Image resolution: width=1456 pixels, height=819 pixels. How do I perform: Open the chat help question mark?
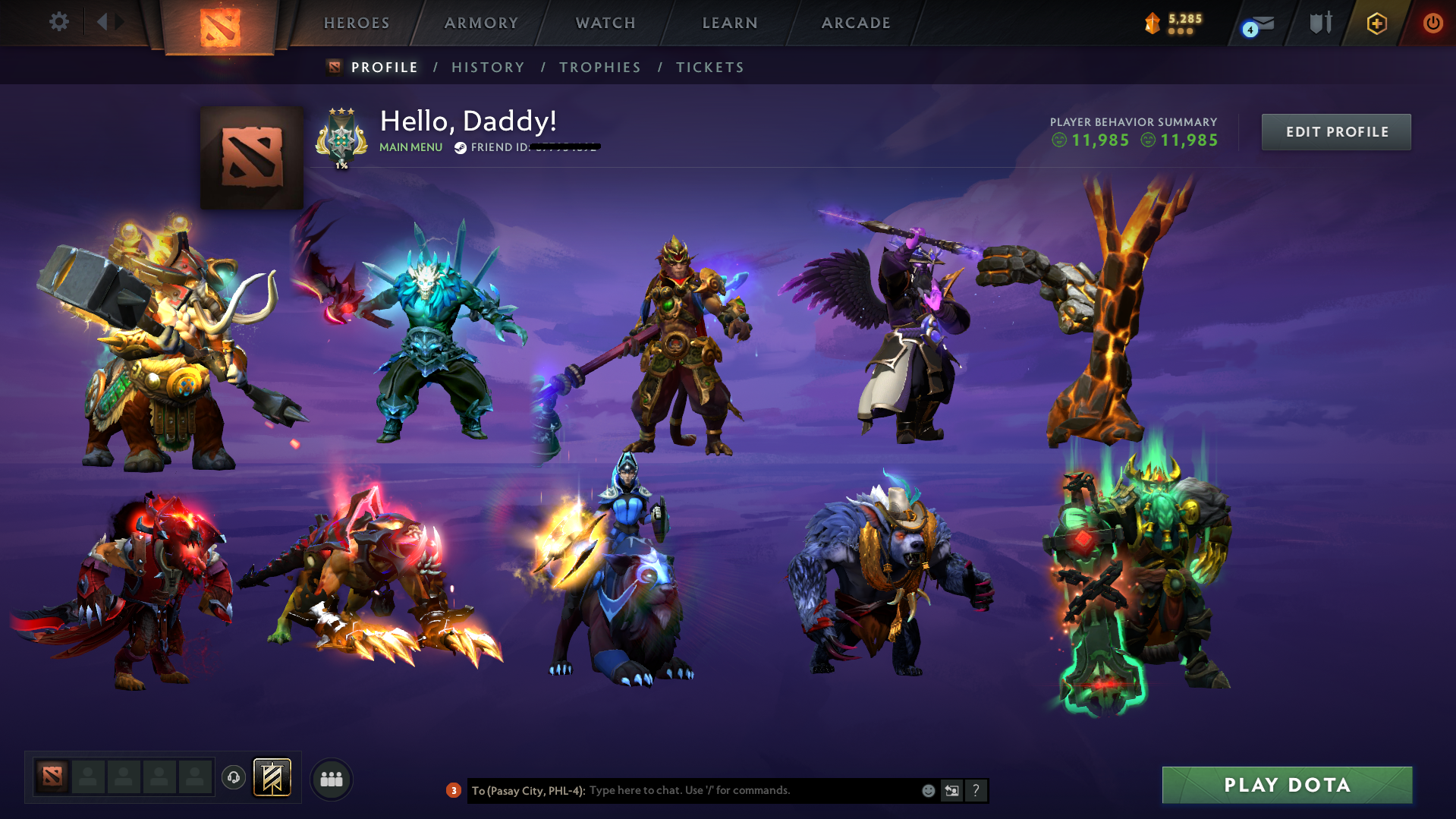tap(976, 790)
